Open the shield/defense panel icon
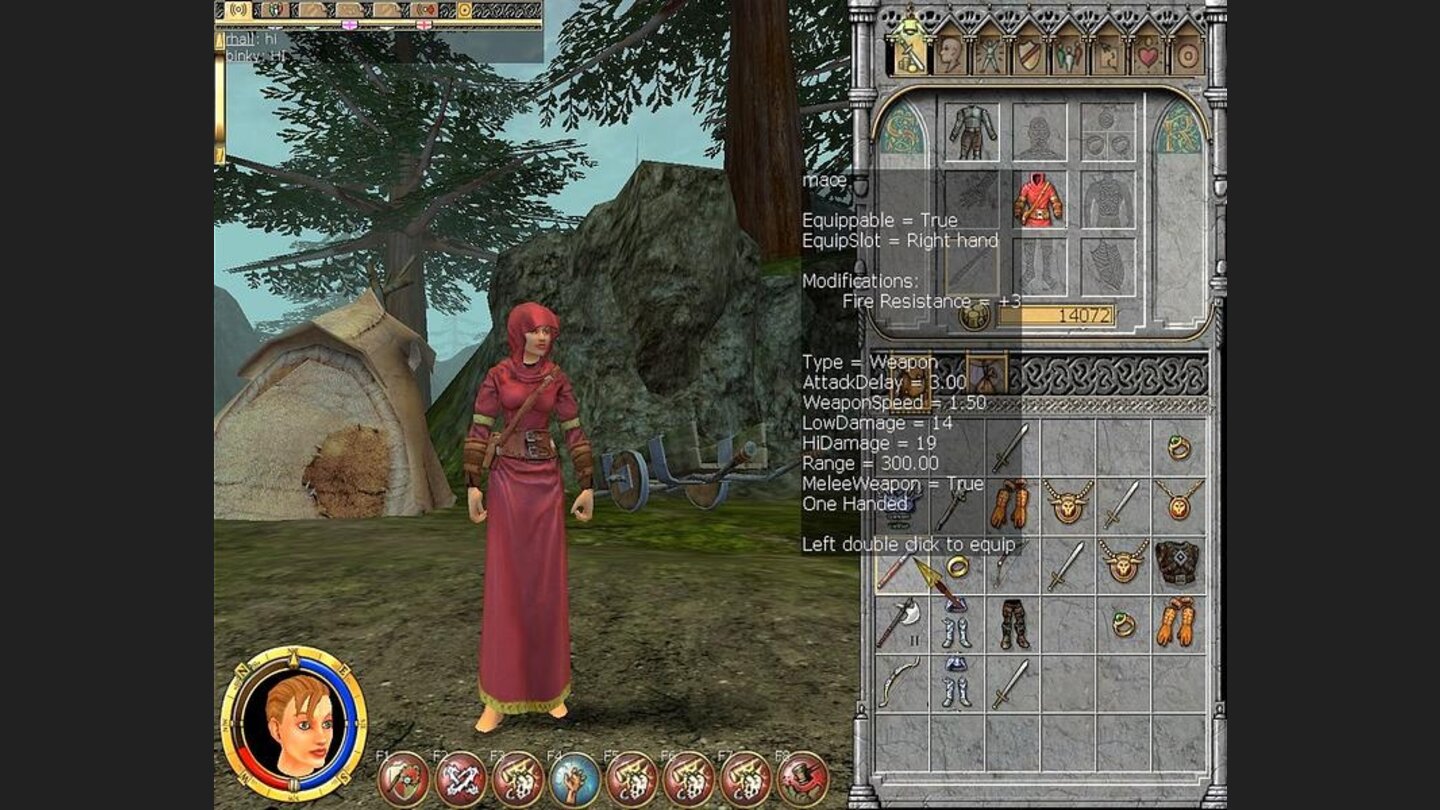Screen dimensions: 1440x810 (1029, 57)
